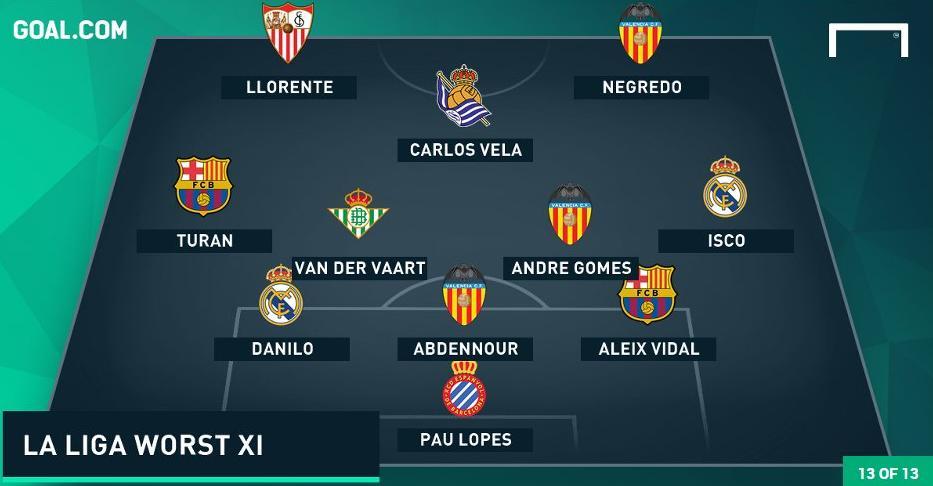Click the Abdennour name label
The width and height of the screenshot is (933, 486).
tap(465, 349)
